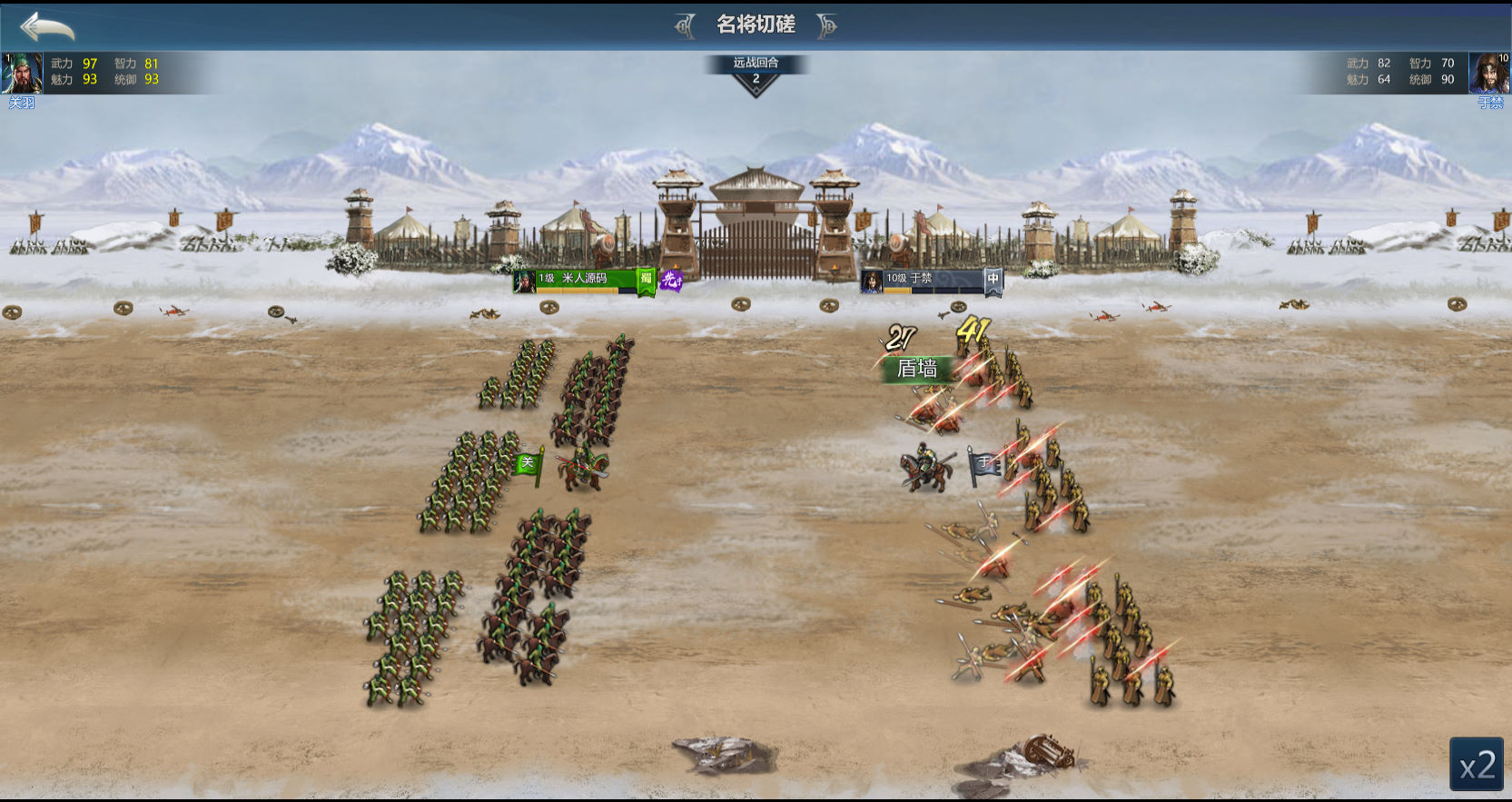The width and height of the screenshot is (1512, 802).
Task: Select Yu Jin's portrait
Action: [1489, 74]
